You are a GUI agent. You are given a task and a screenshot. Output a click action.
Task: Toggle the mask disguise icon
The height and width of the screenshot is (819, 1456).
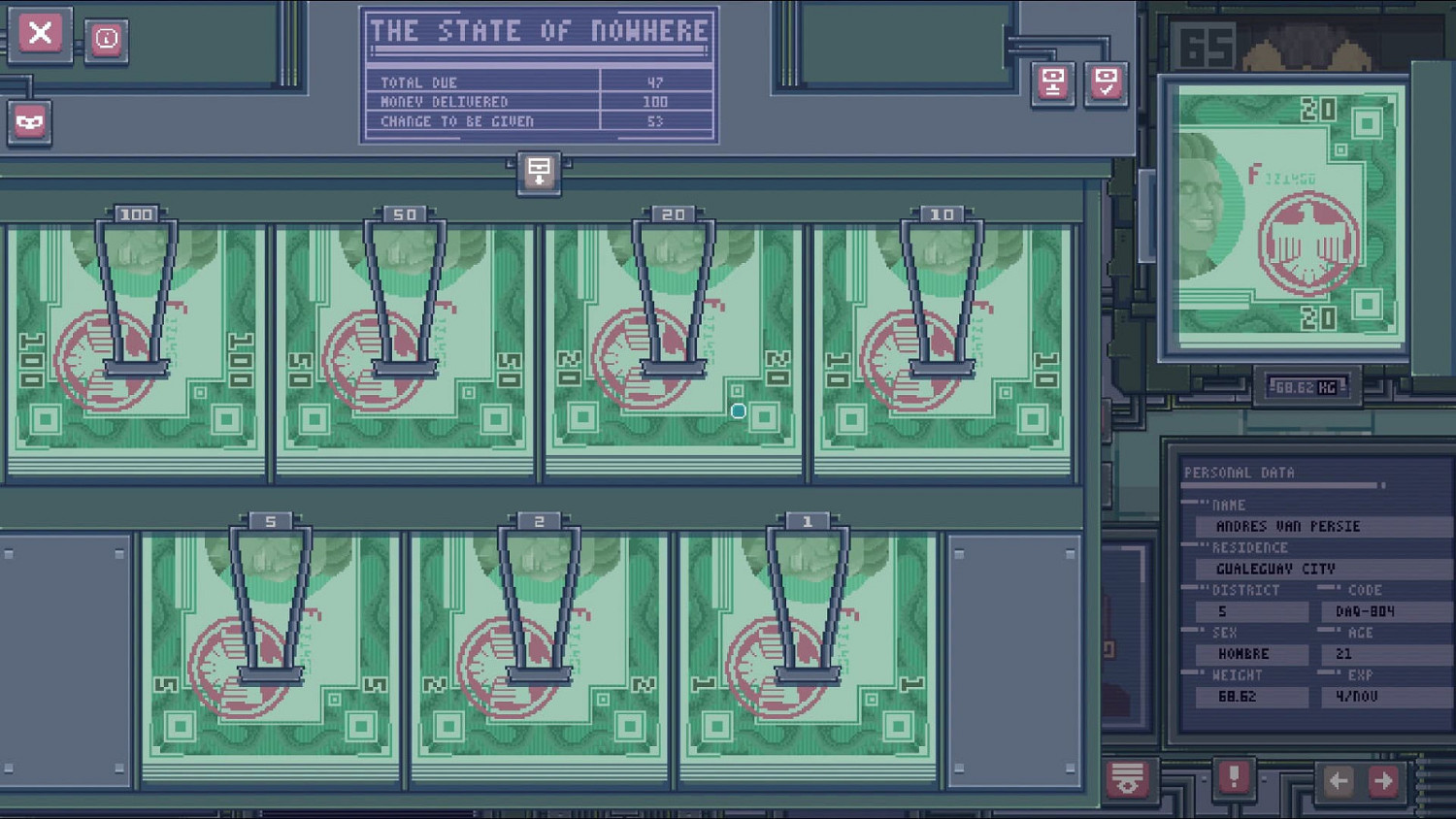click(x=29, y=124)
